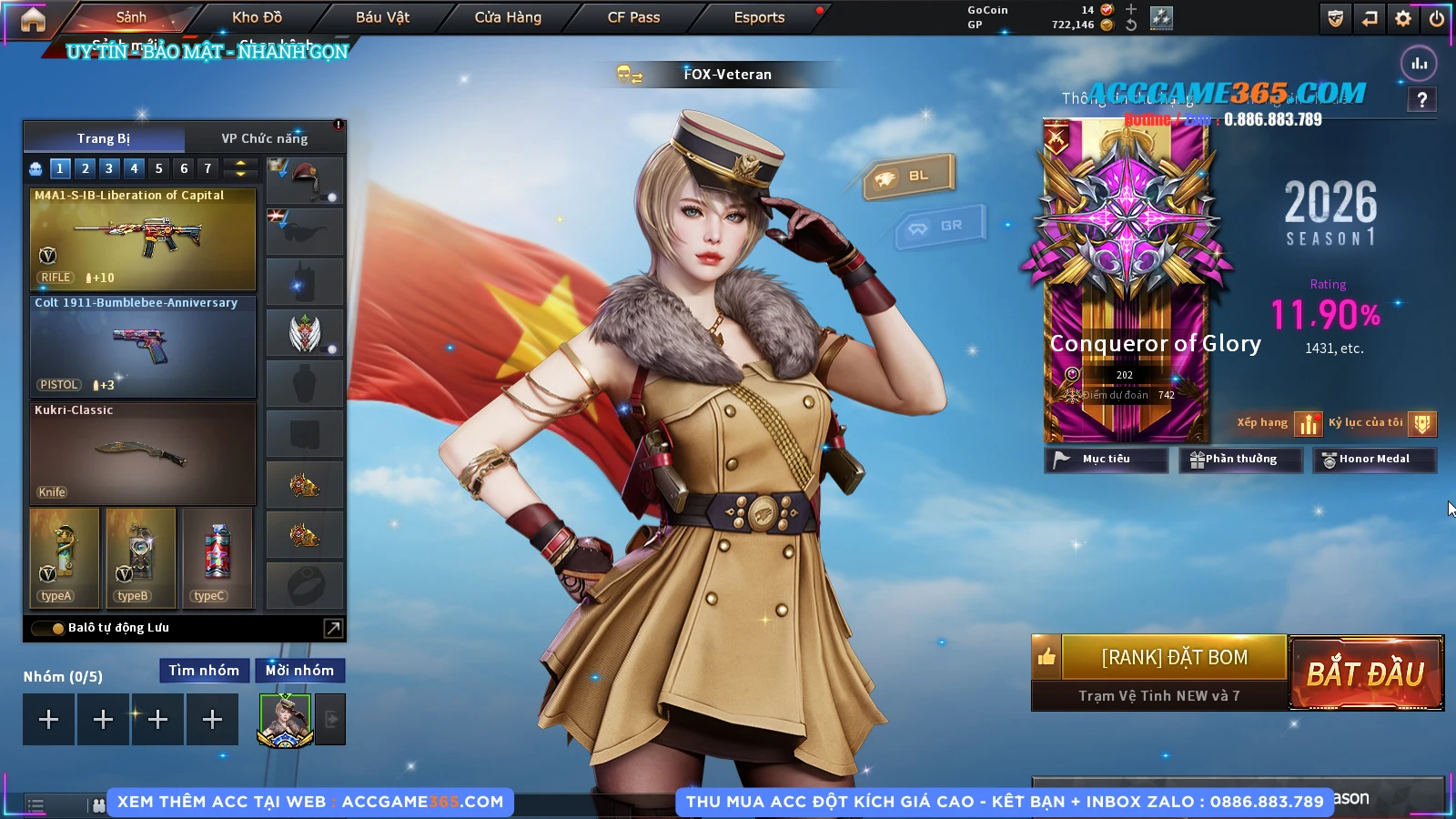The width and height of the screenshot is (1456, 819).
Task: Open the CF Pass menu
Action: pyautogui.click(x=633, y=17)
